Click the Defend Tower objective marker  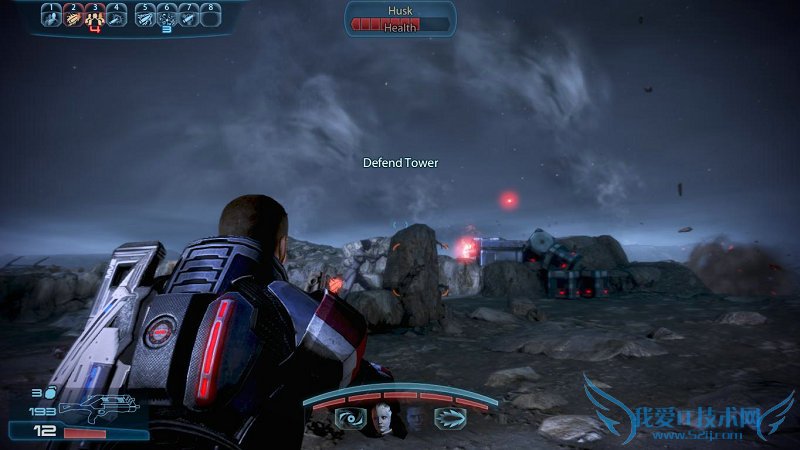pyautogui.click(x=400, y=162)
